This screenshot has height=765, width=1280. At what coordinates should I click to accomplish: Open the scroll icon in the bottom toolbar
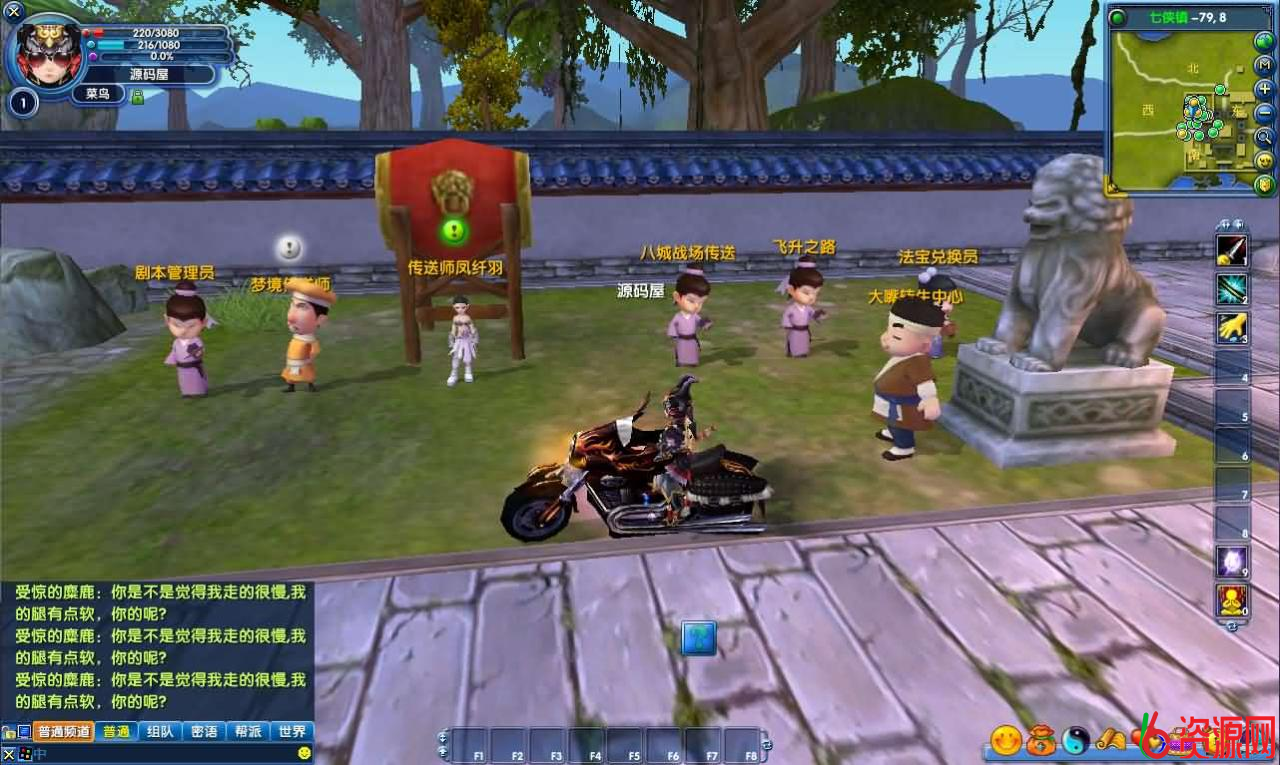(x=1110, y=740)
